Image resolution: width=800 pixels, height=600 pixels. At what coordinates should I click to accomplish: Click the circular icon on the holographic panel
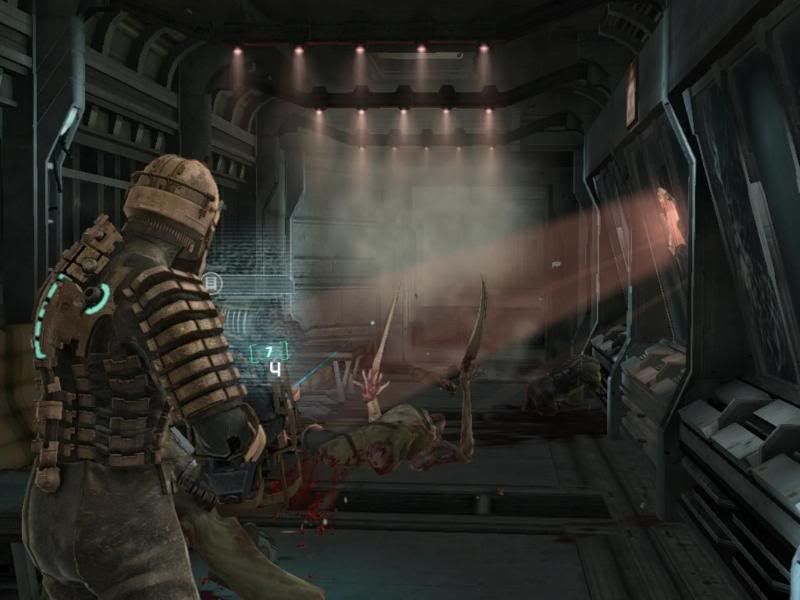coord(211,284)
